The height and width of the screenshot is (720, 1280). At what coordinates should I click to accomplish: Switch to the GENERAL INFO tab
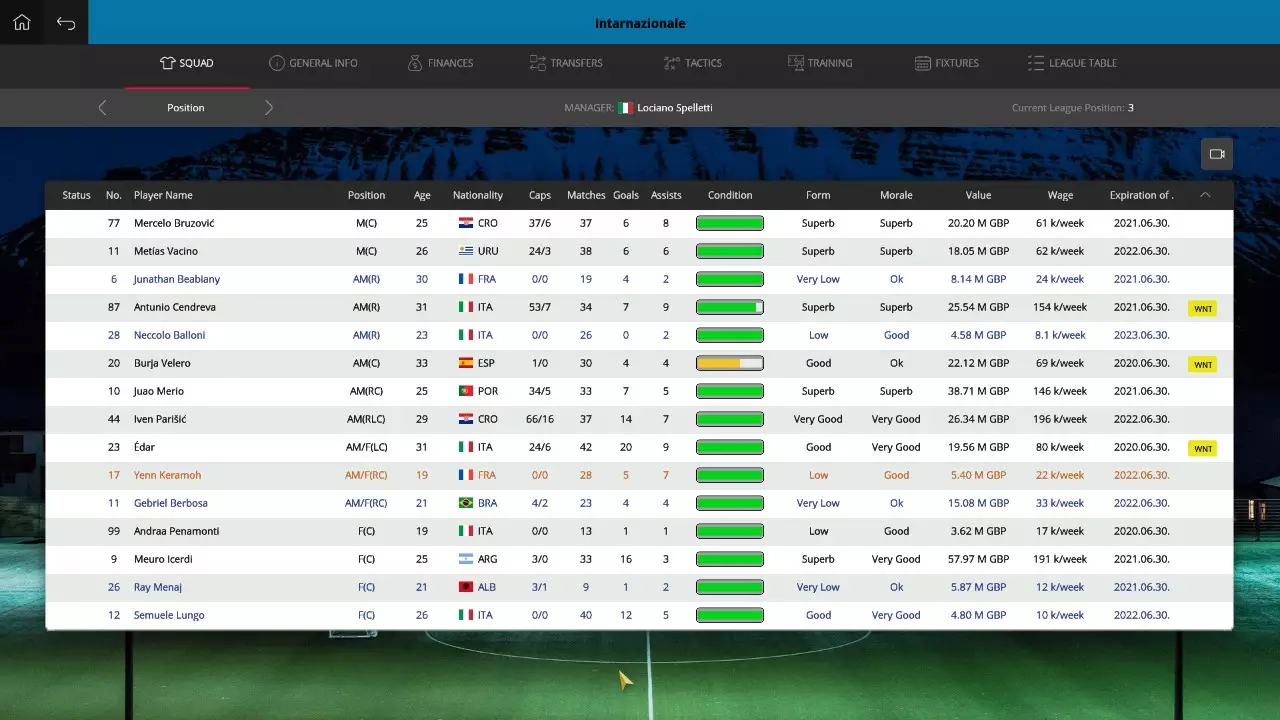(313, 62)
